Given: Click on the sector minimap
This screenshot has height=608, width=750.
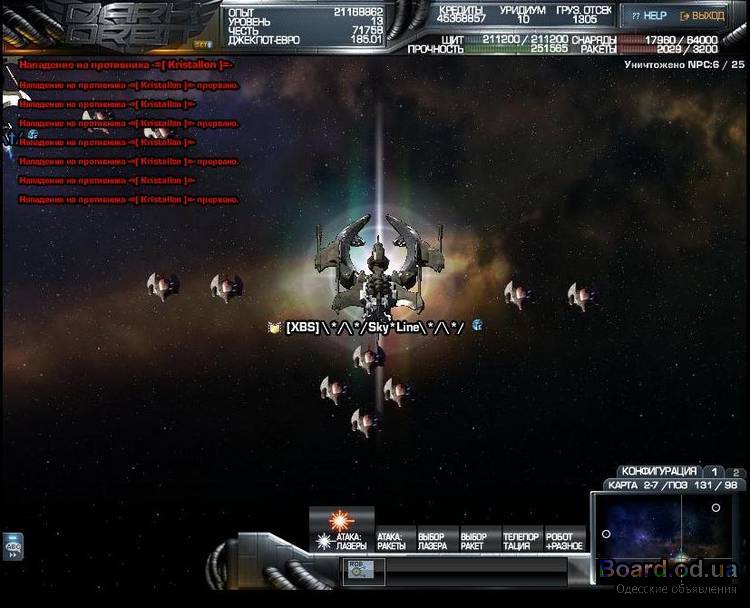Looking at the screenshot, I should tap(662, 535).
